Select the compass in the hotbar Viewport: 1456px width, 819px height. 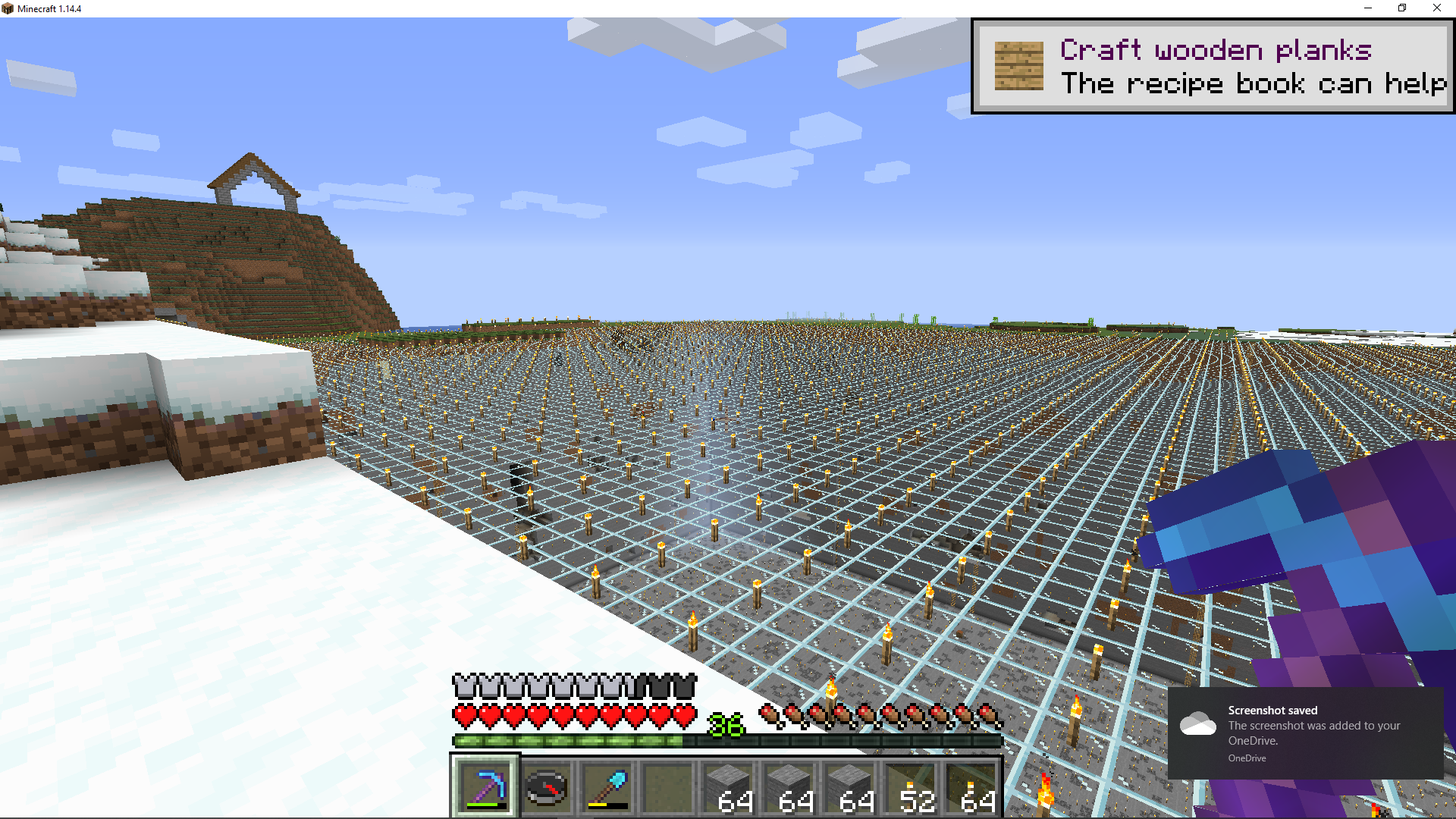tap(546, 787)
